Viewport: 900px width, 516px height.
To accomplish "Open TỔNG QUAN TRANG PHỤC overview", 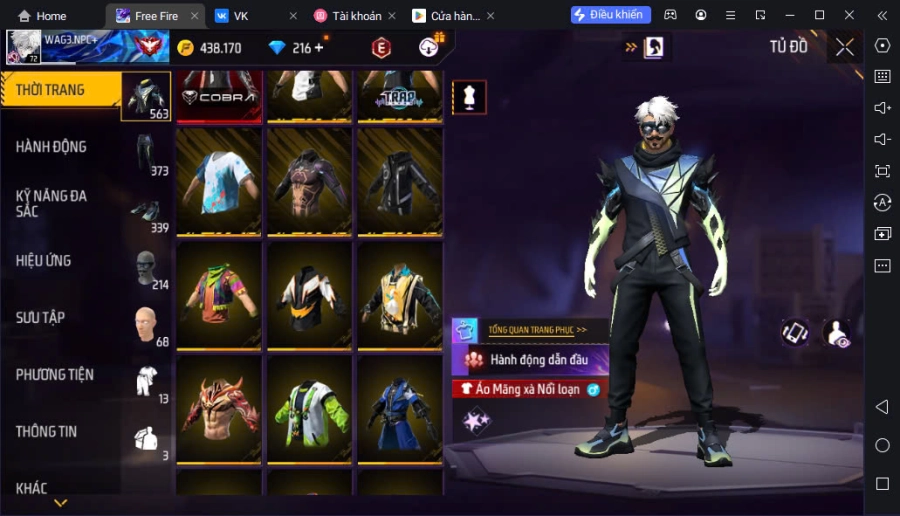I will click(x=537, y=329).
